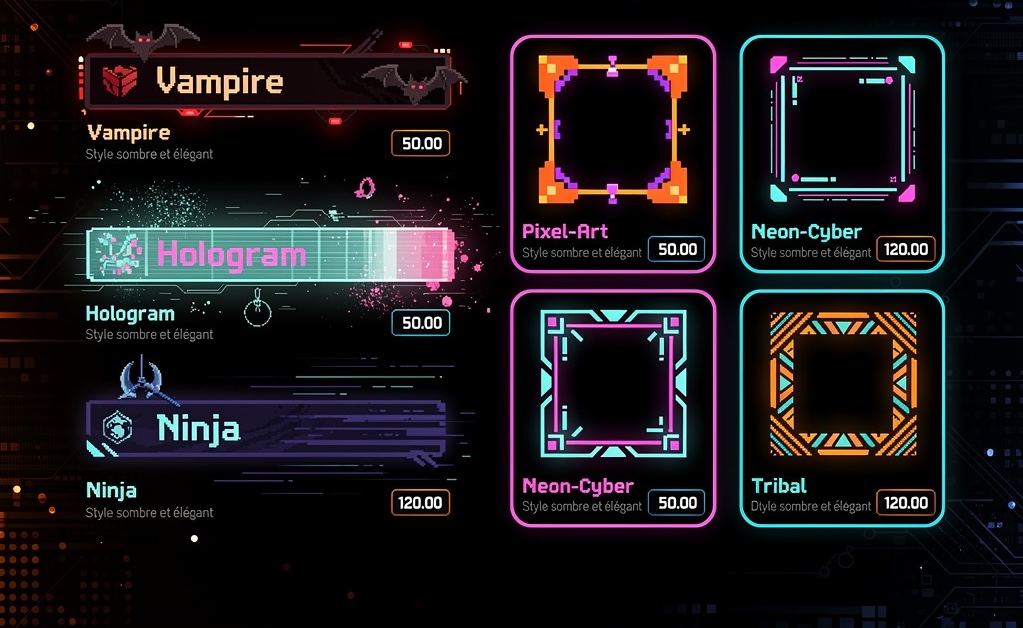Select the Hologram name banner
Screen dimensions: 1023x628
pos(270,254)
